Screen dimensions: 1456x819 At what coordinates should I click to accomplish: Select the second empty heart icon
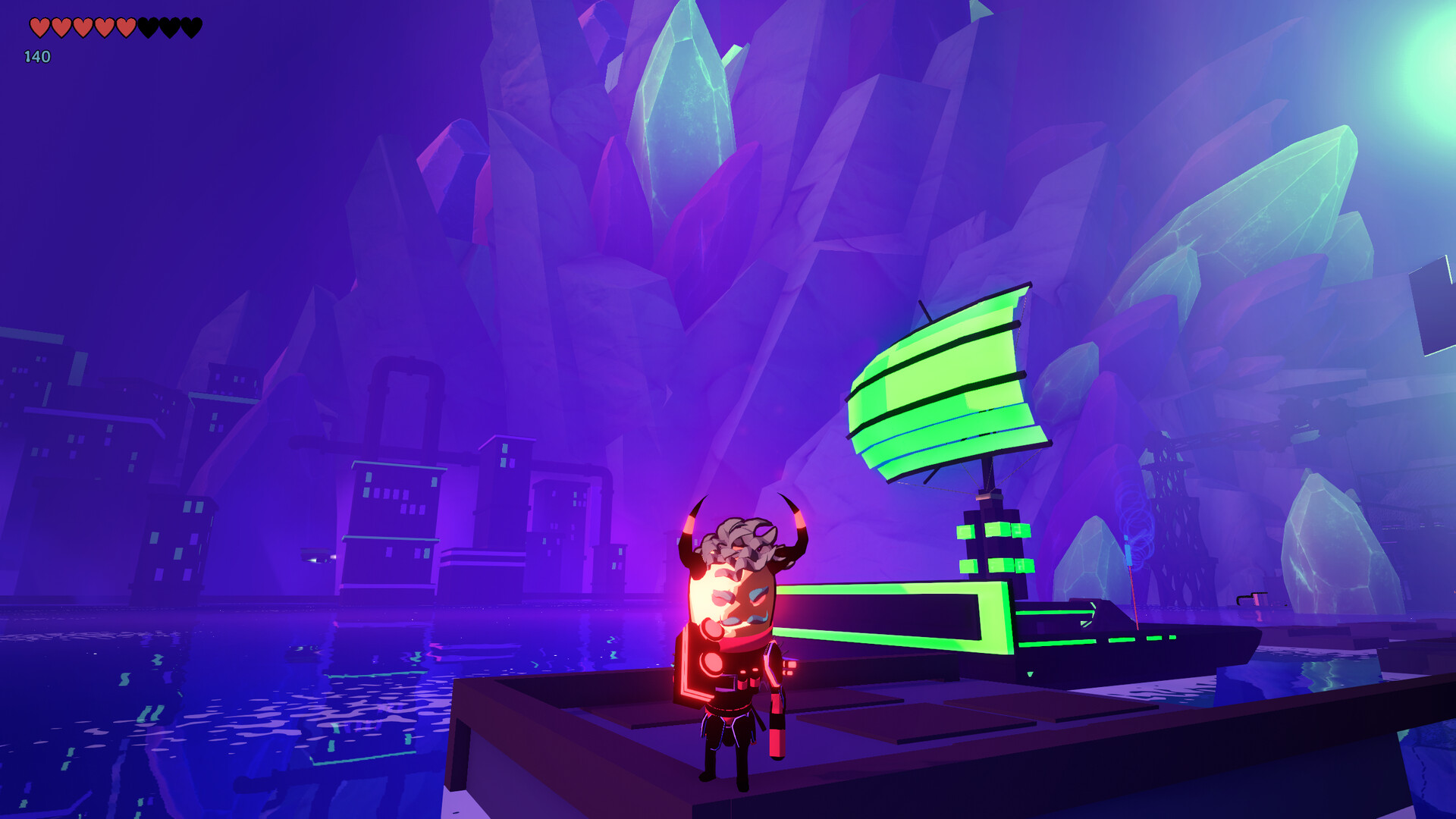[x=168, y=27]
